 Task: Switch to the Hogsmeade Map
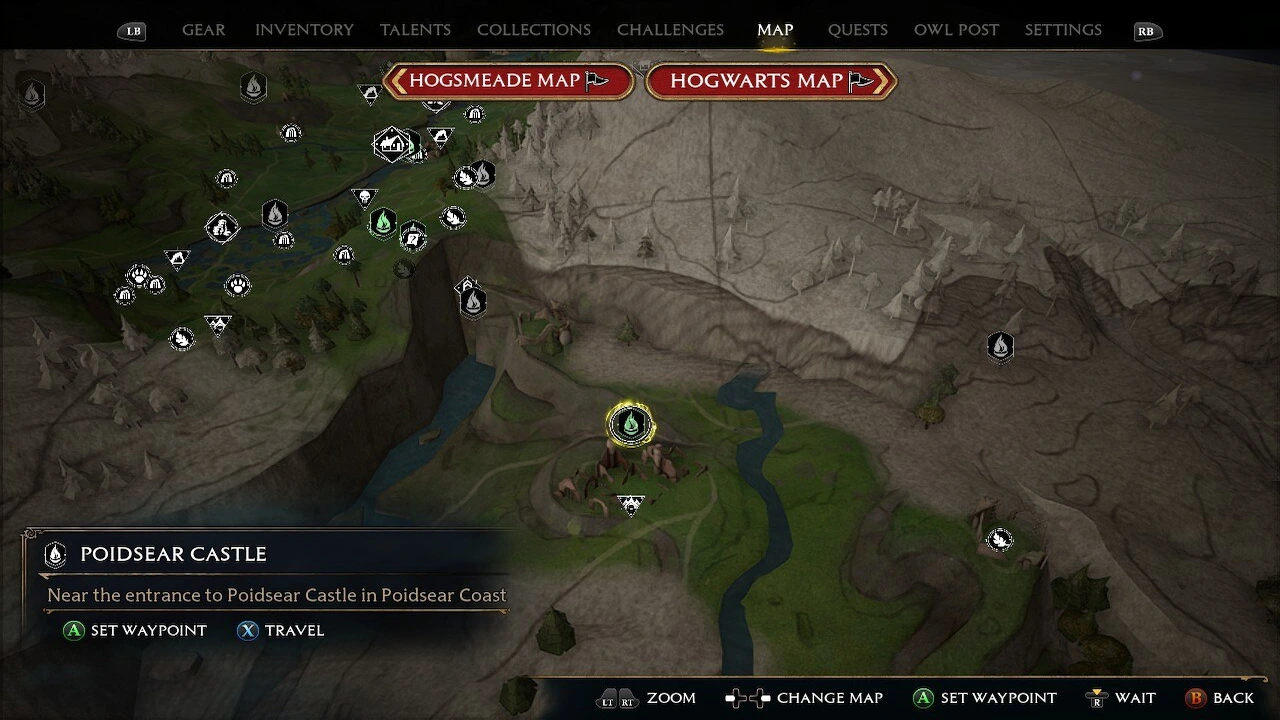tap(509, 81)
